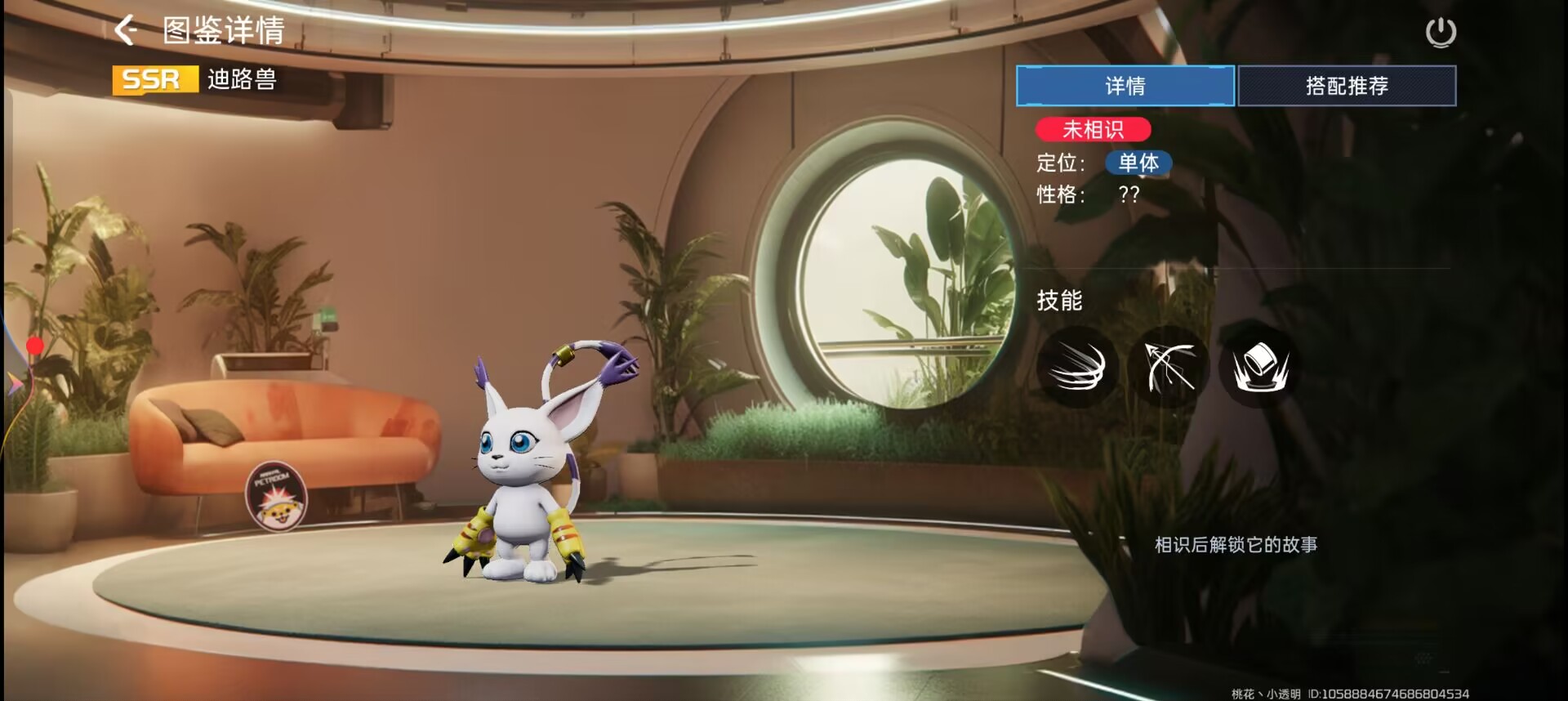Click the power icon button

[x=1441, y=33]
